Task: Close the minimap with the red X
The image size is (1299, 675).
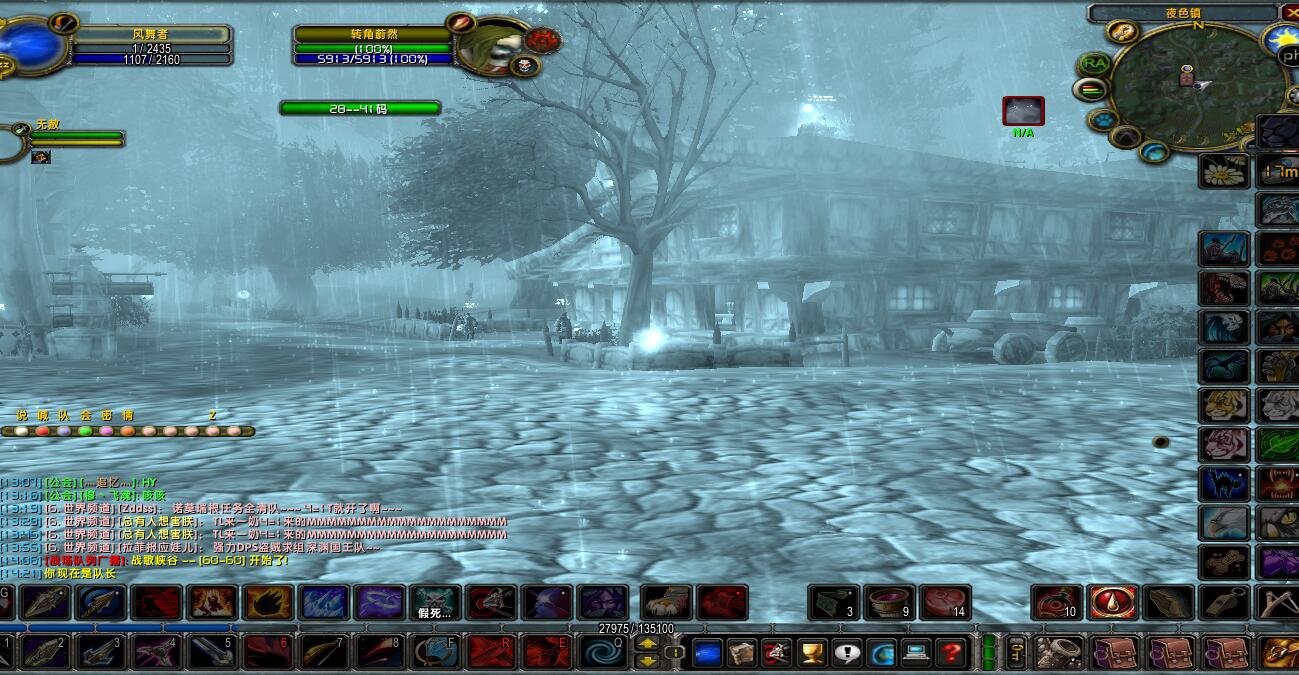Action: tap(1289, 13)
